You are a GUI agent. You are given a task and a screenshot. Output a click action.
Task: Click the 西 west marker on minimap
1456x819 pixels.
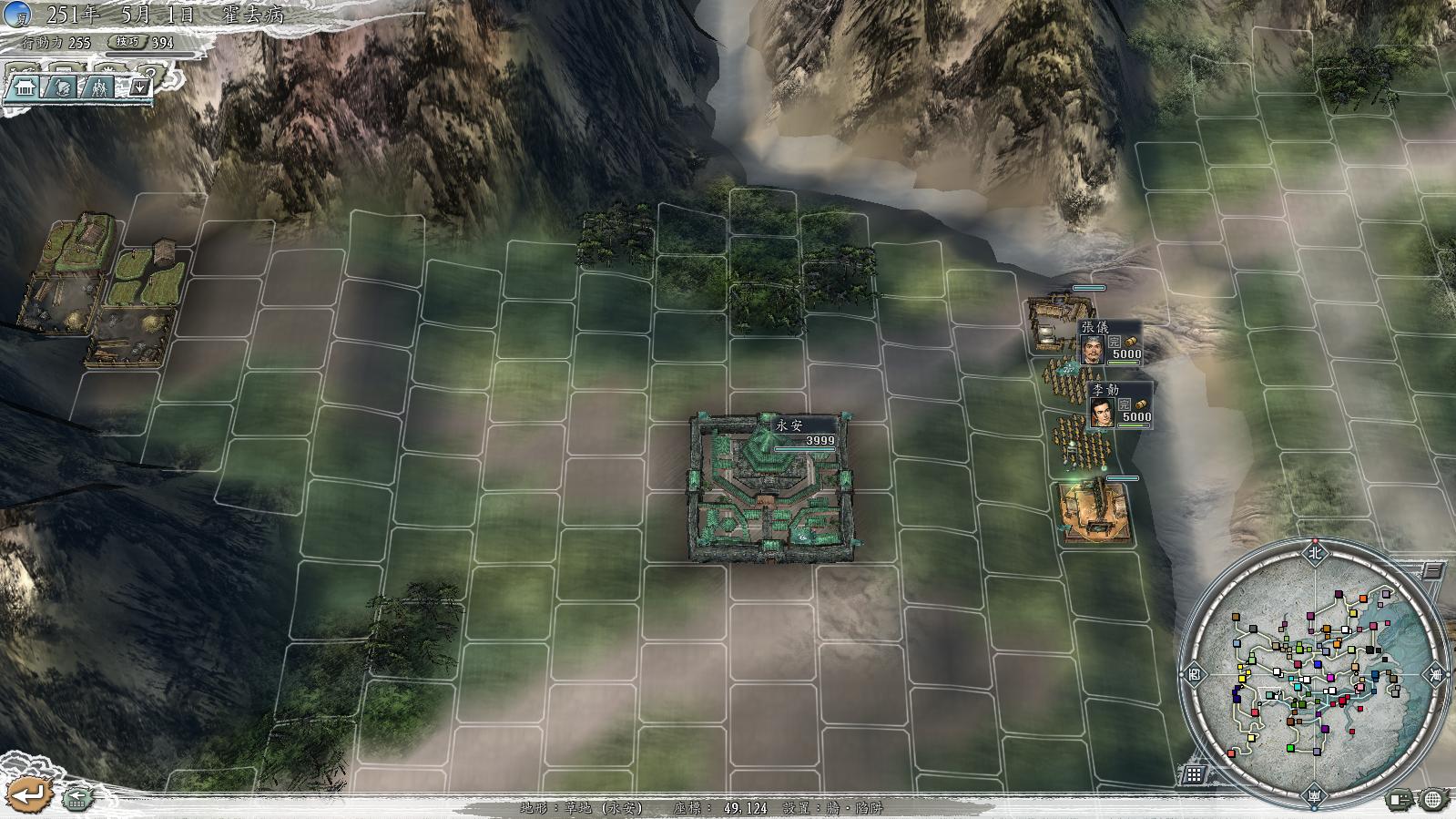pyautogui.click(x=1194, y=675)
